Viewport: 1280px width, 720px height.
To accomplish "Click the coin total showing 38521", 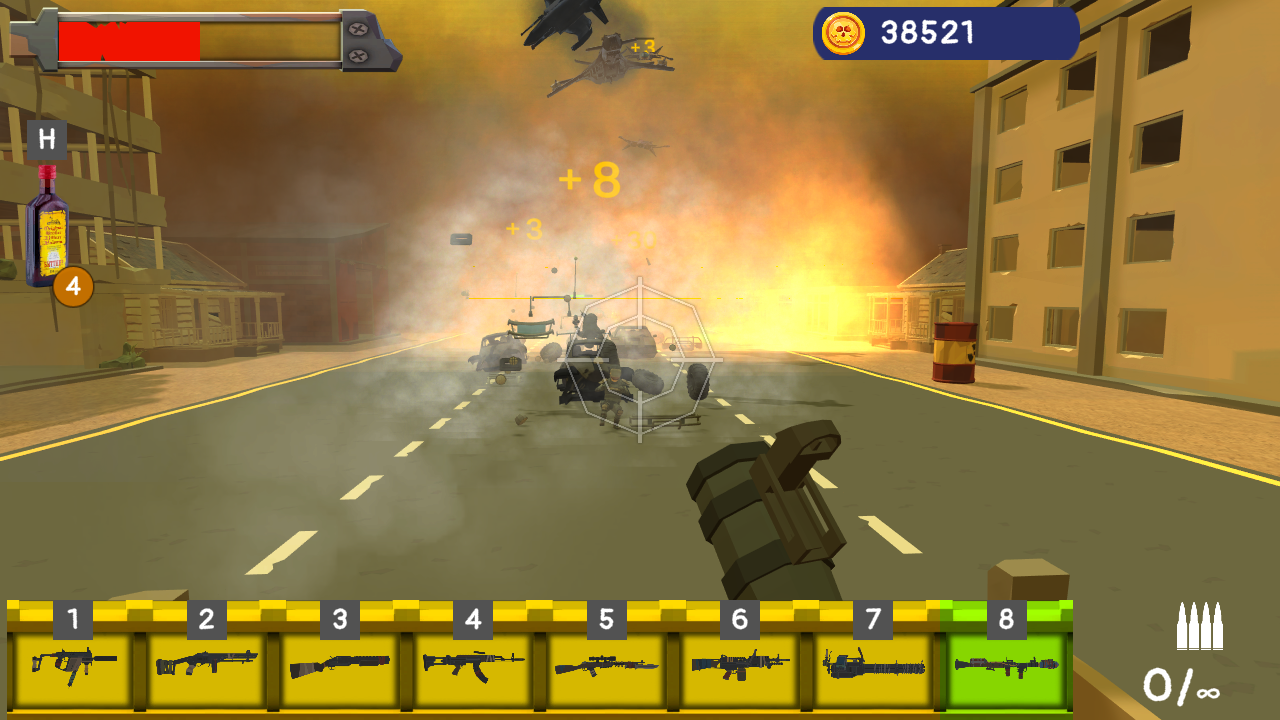I will point(925,30).
